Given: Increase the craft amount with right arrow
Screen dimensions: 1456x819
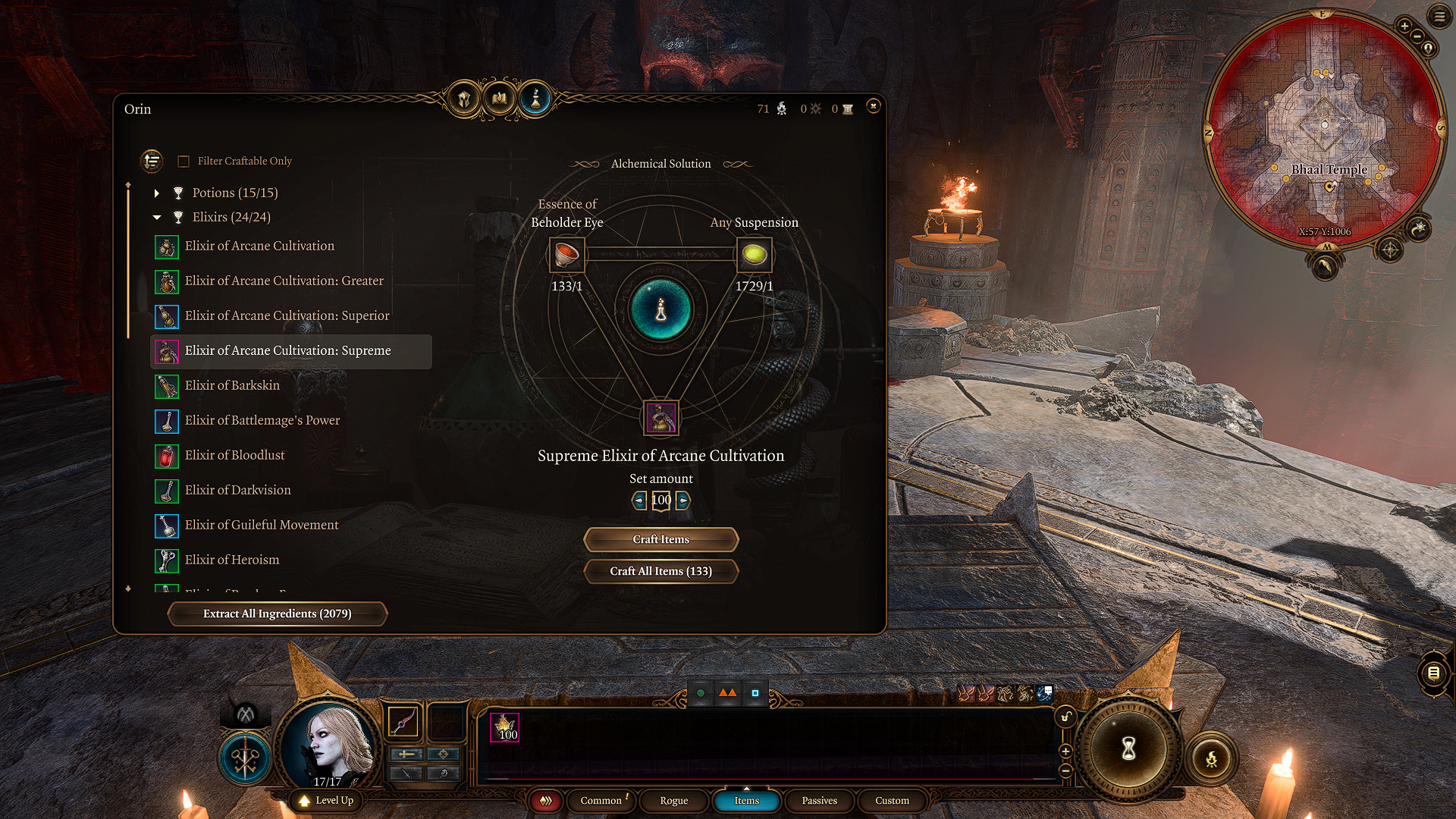Looking at the screenshot, I should tap(683, 500).
